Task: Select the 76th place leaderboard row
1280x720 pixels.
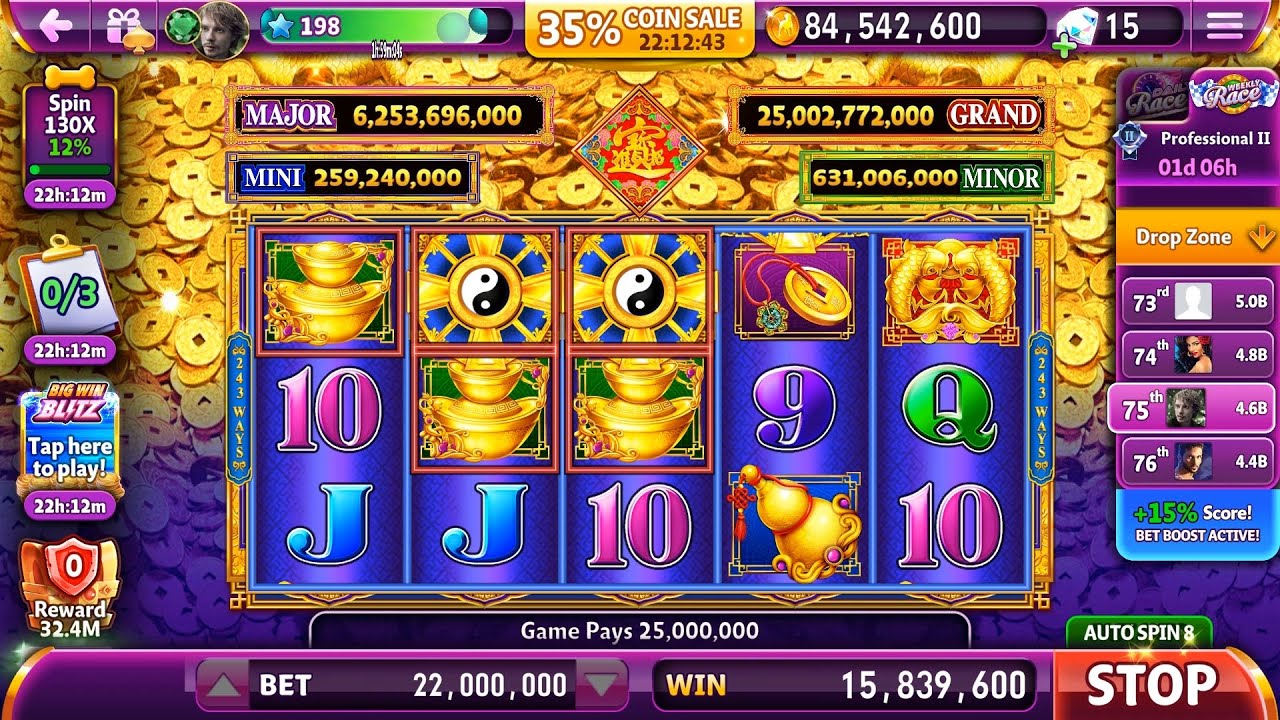Action: point(1197,461)
